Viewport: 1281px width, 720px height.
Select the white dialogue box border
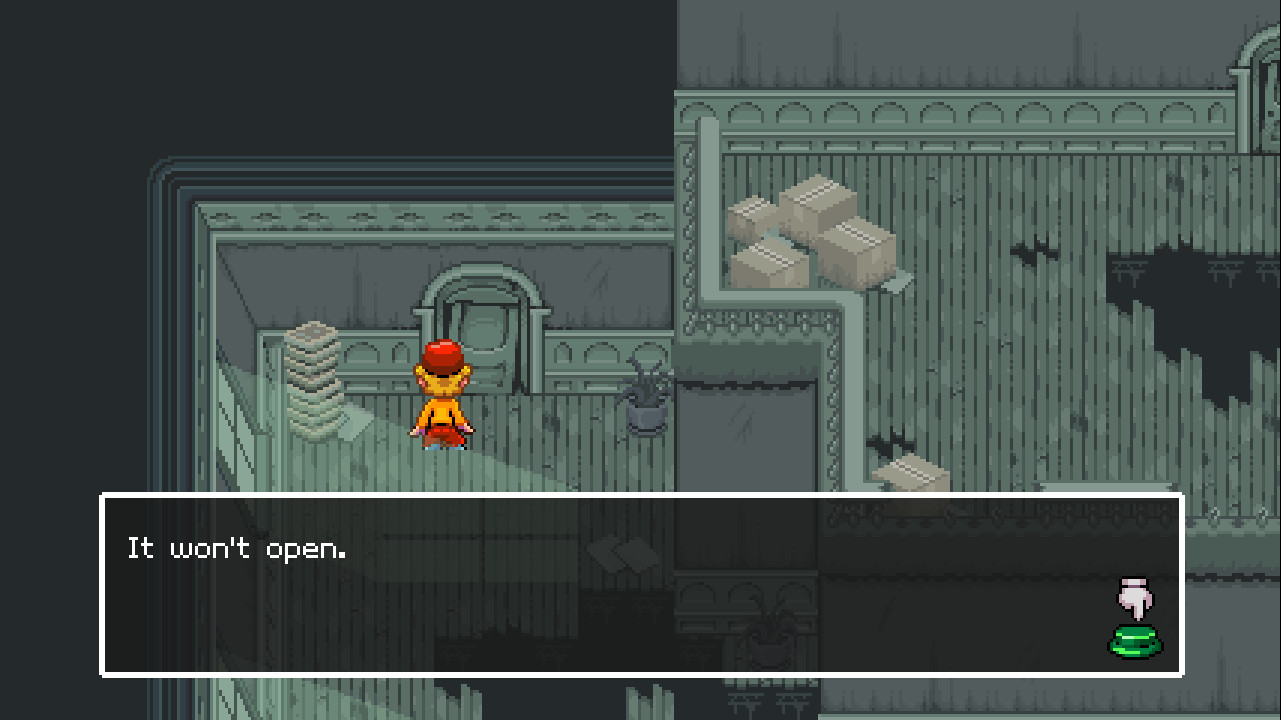click(640, 494)
